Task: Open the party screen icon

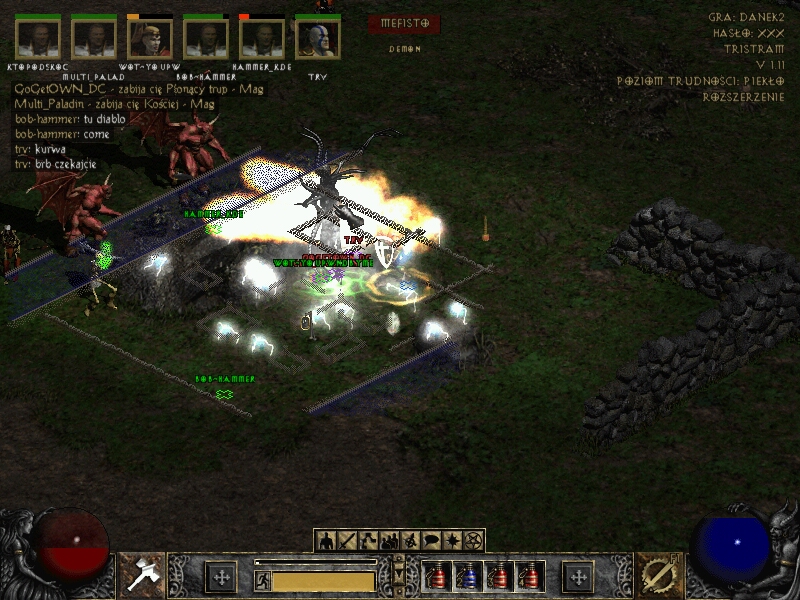Action: click(389, 541)
